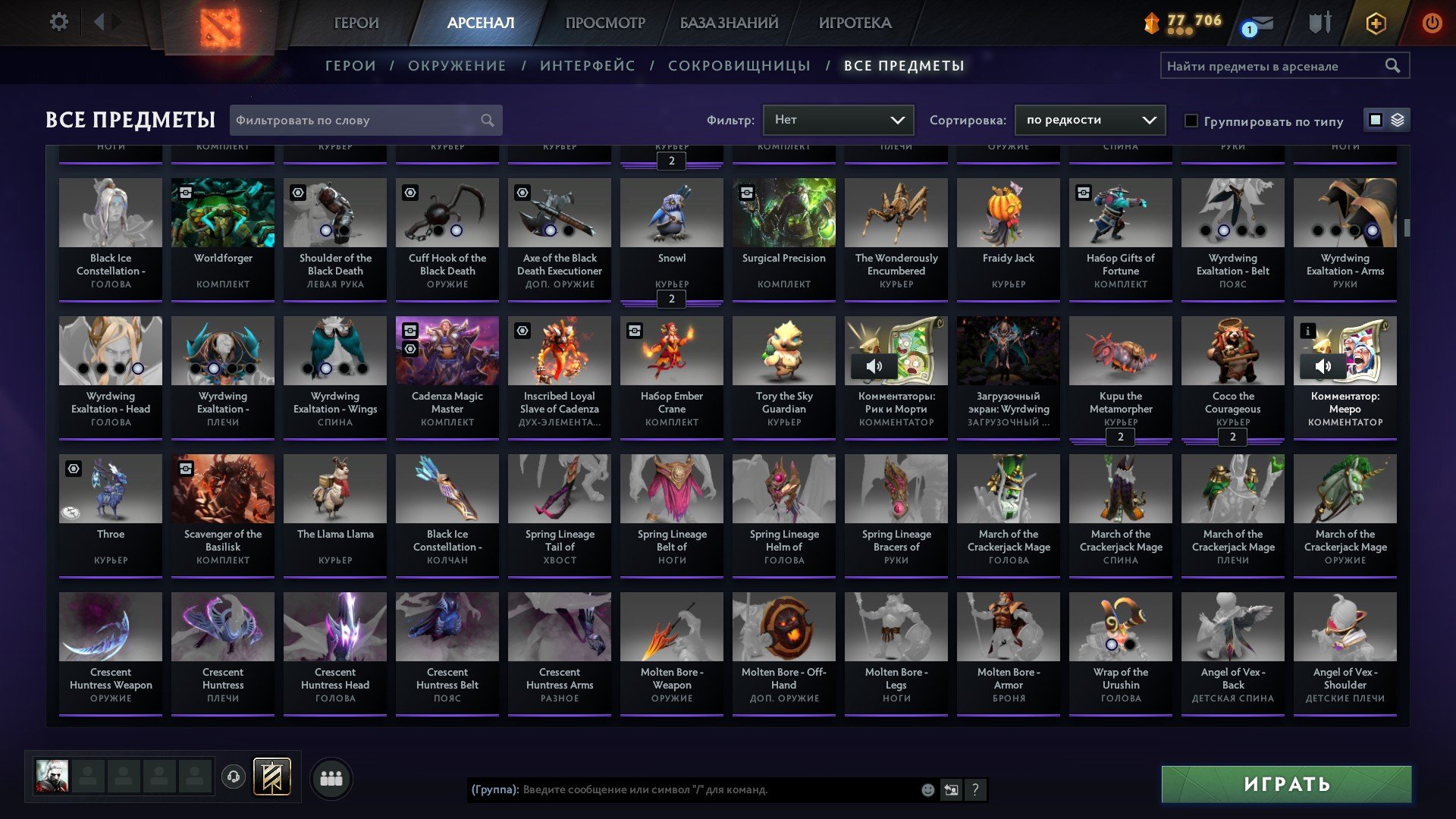The image size is (1456, 819).
Task: Mute the Рик и Морти commentator preview
Action: pyautogui.click(x=876, y=366)
